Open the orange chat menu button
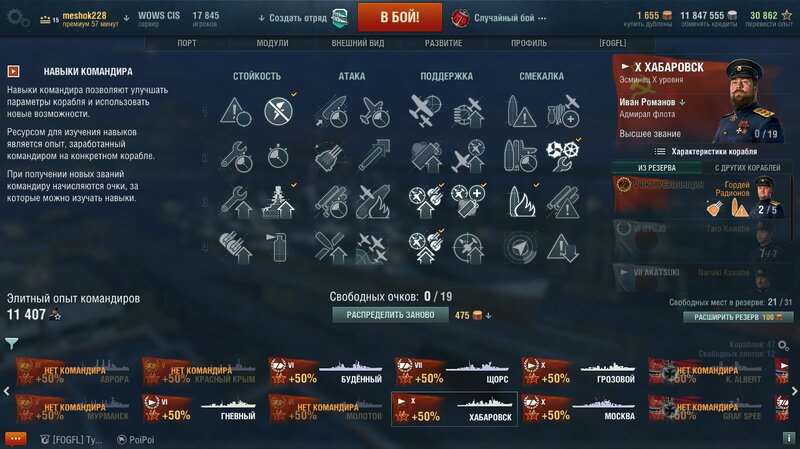This screenshot has height=449, width=800. (15, 439)
